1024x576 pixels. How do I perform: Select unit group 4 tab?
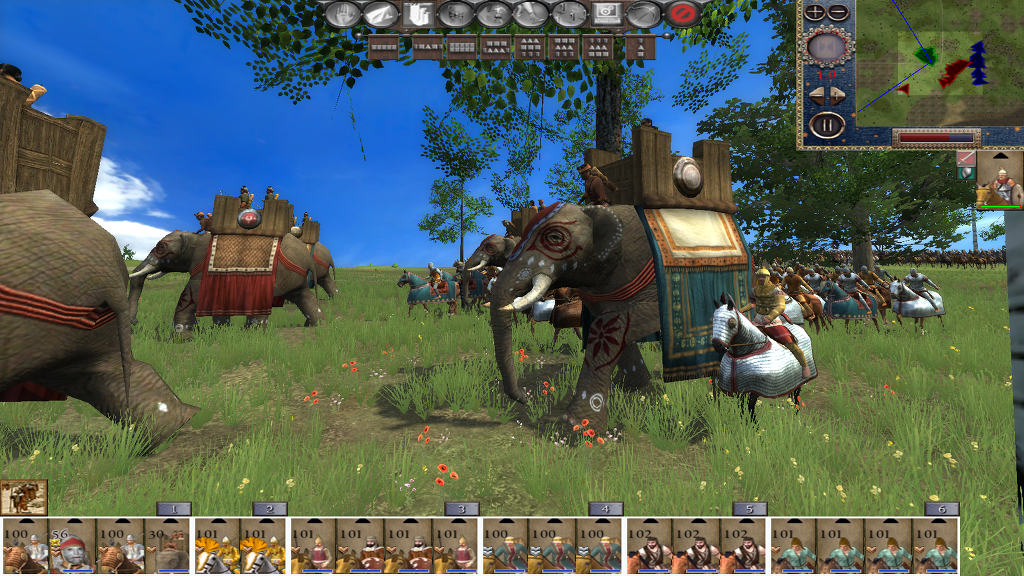coord(606,508)
